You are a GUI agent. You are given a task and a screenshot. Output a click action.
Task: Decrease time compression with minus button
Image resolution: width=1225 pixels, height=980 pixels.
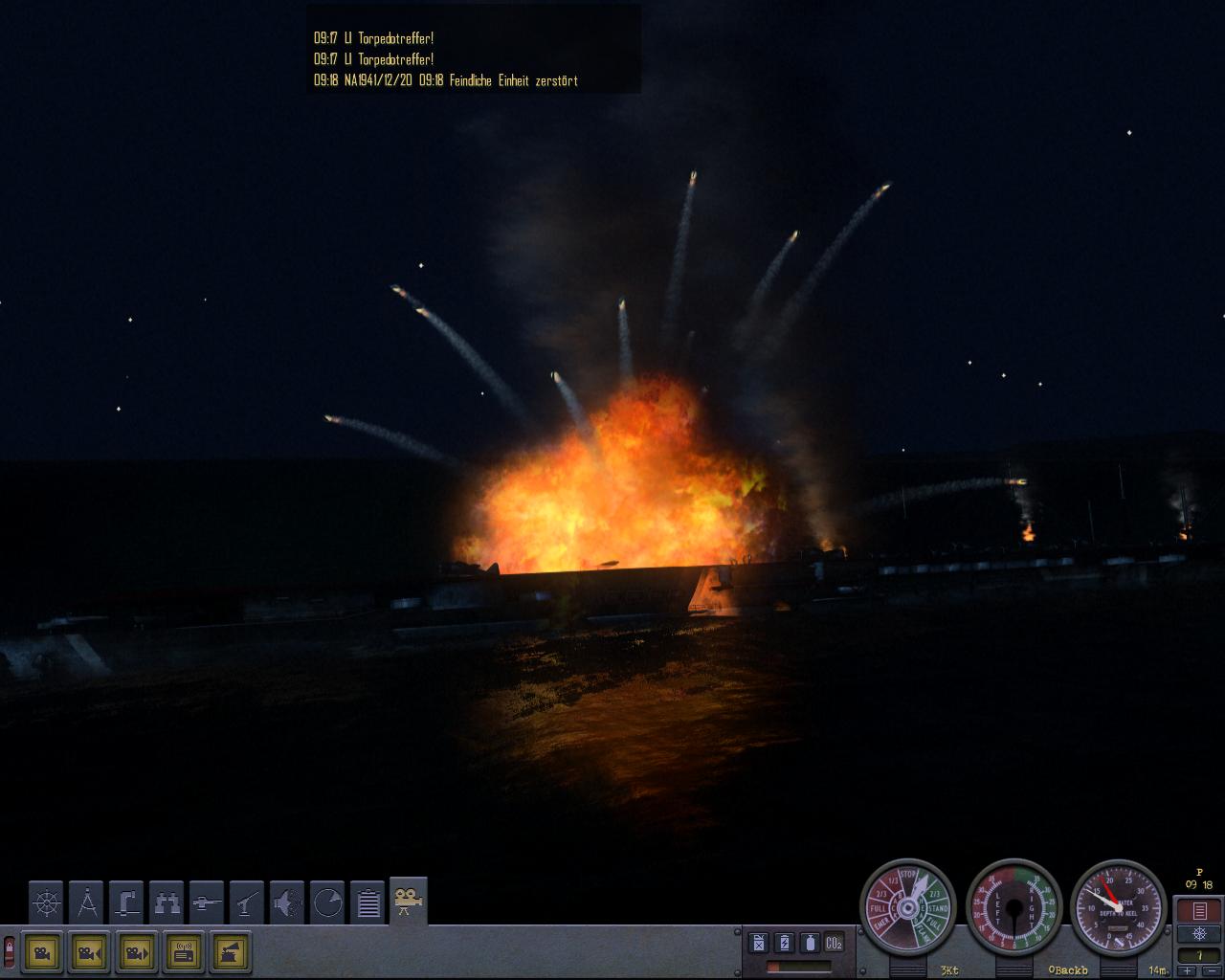(x=1211, y=970)
